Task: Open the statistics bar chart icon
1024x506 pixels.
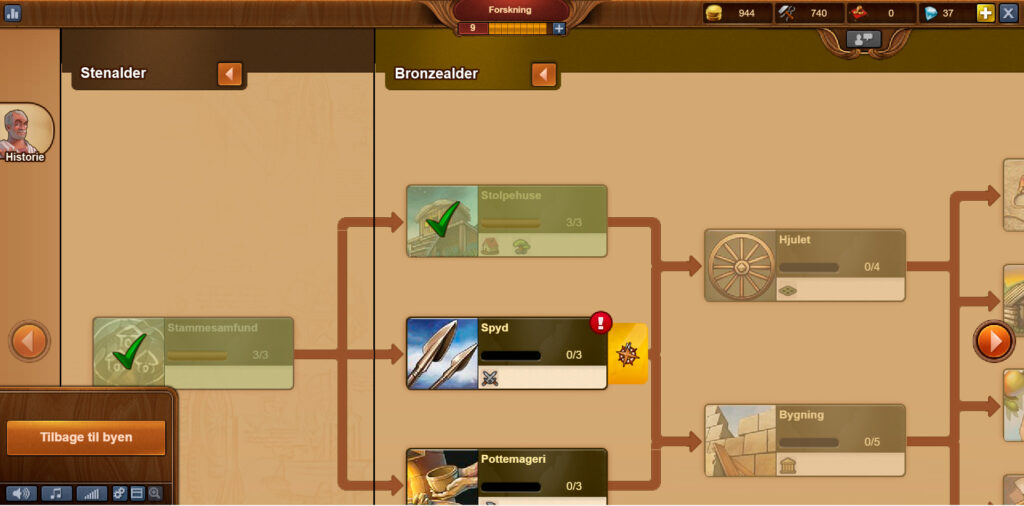Action: point(13,13)
